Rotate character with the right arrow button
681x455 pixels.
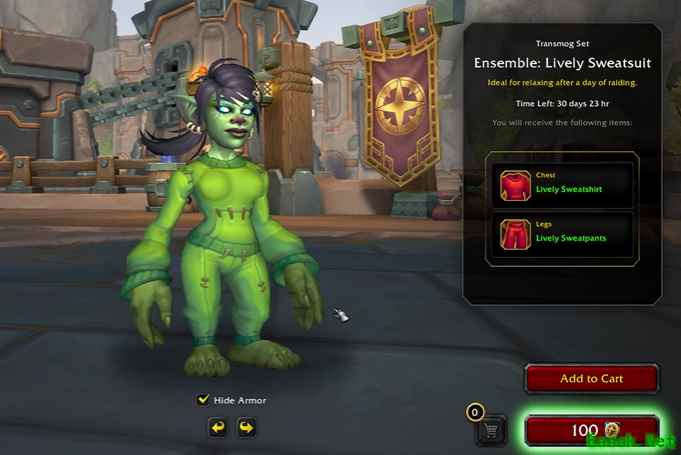coord(245,427)
